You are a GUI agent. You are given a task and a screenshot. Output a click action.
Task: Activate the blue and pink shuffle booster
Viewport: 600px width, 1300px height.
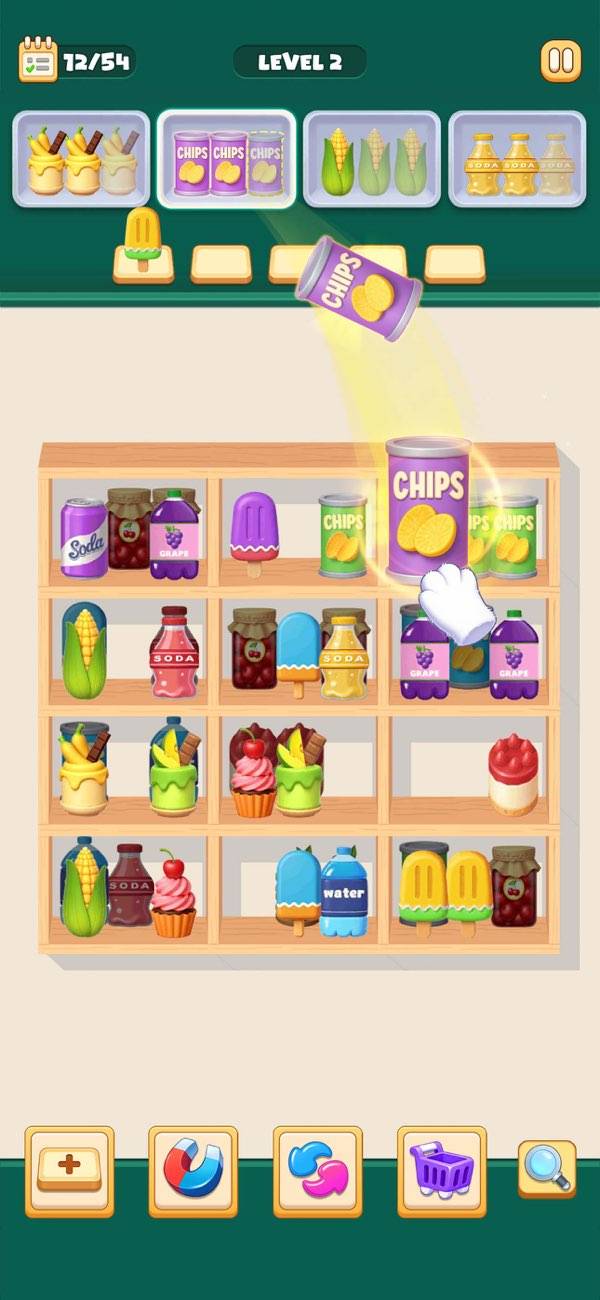[x=317, y=1171]
